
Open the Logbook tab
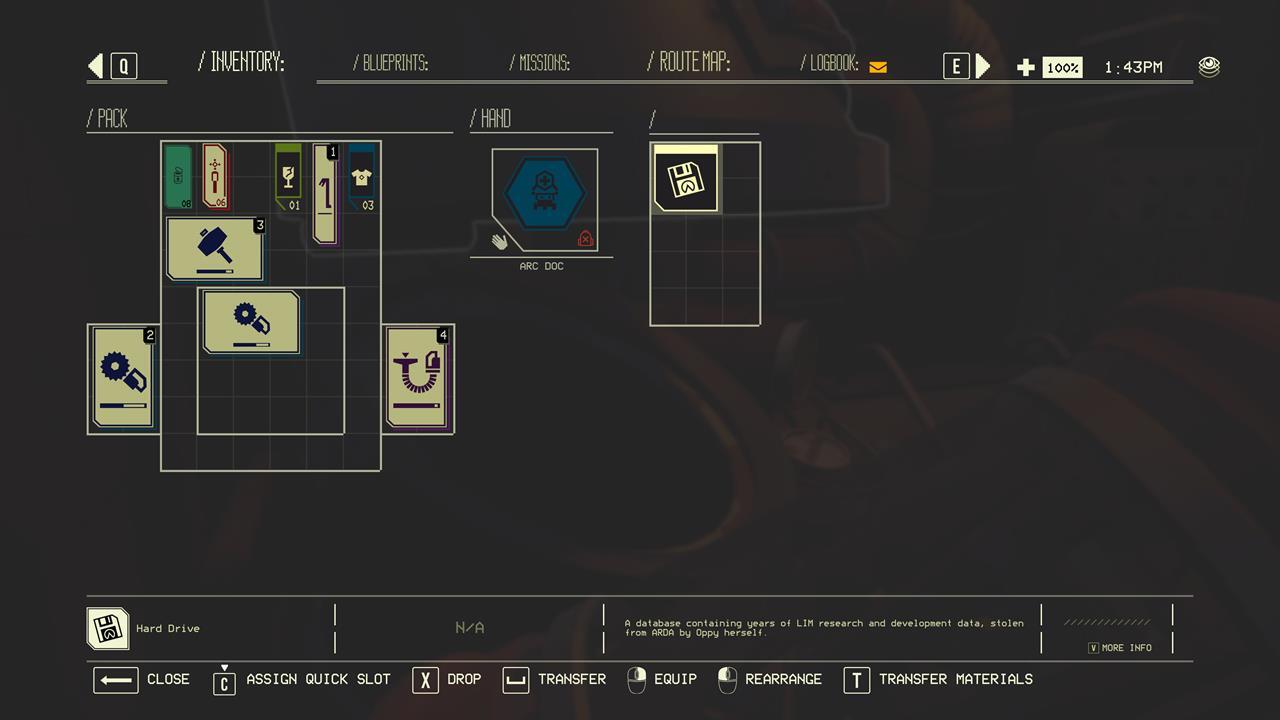click(830, 64)
